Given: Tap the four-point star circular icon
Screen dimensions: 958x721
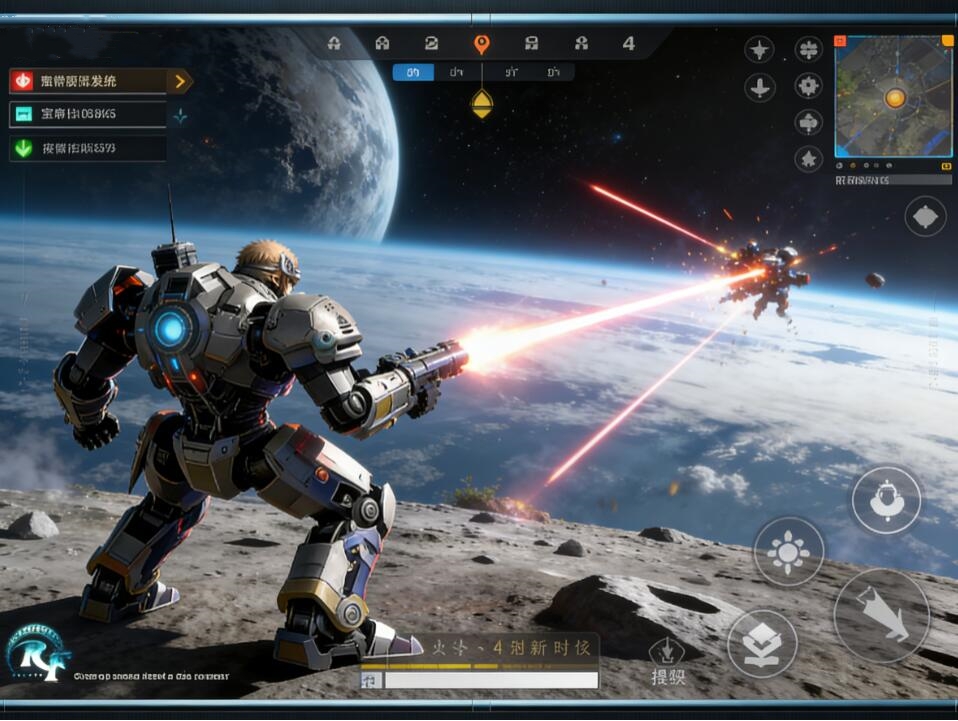Looking at the screenshot, I should tap(760, 50).
